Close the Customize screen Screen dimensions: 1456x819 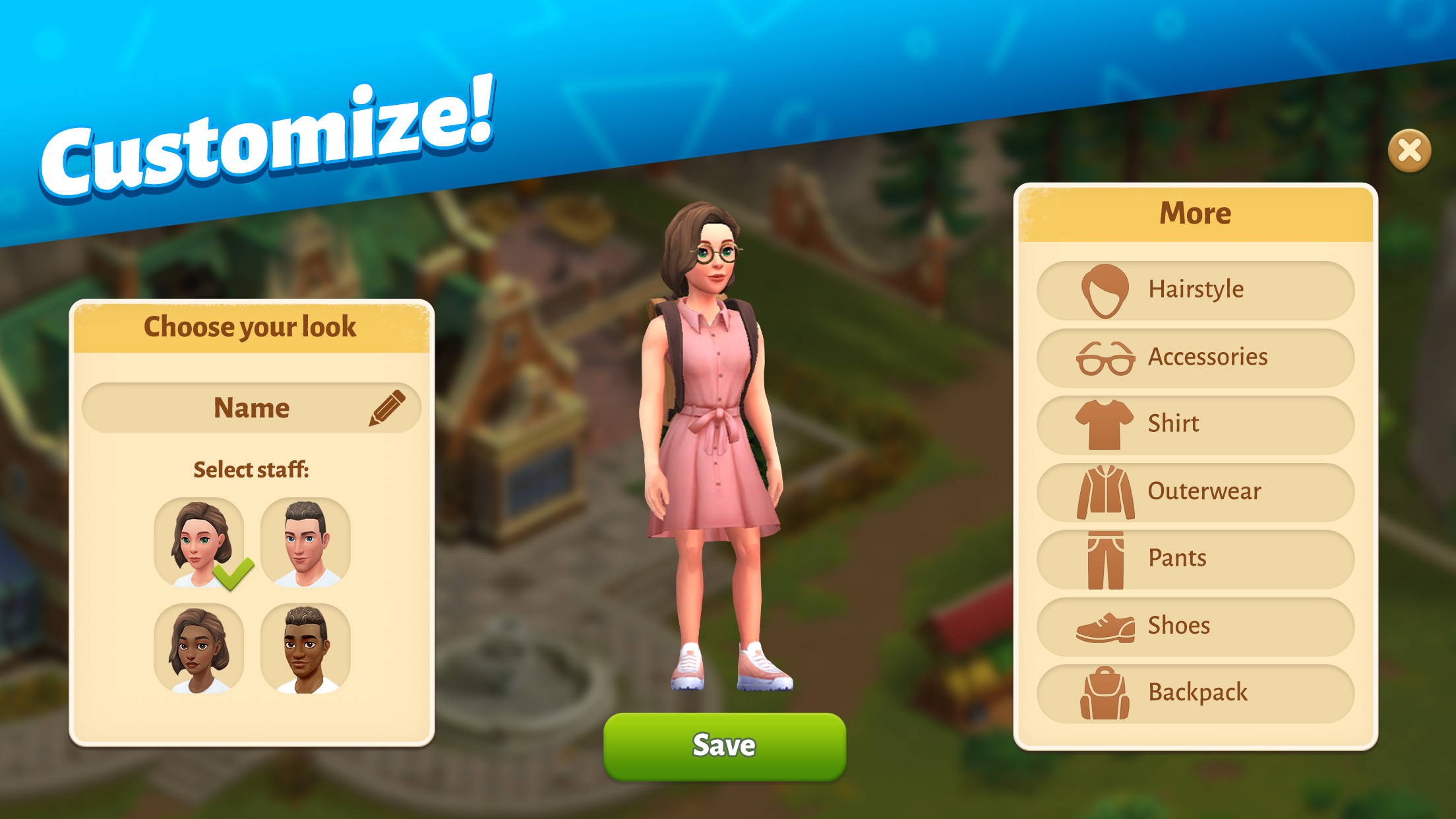click(x=1409, y=152)
